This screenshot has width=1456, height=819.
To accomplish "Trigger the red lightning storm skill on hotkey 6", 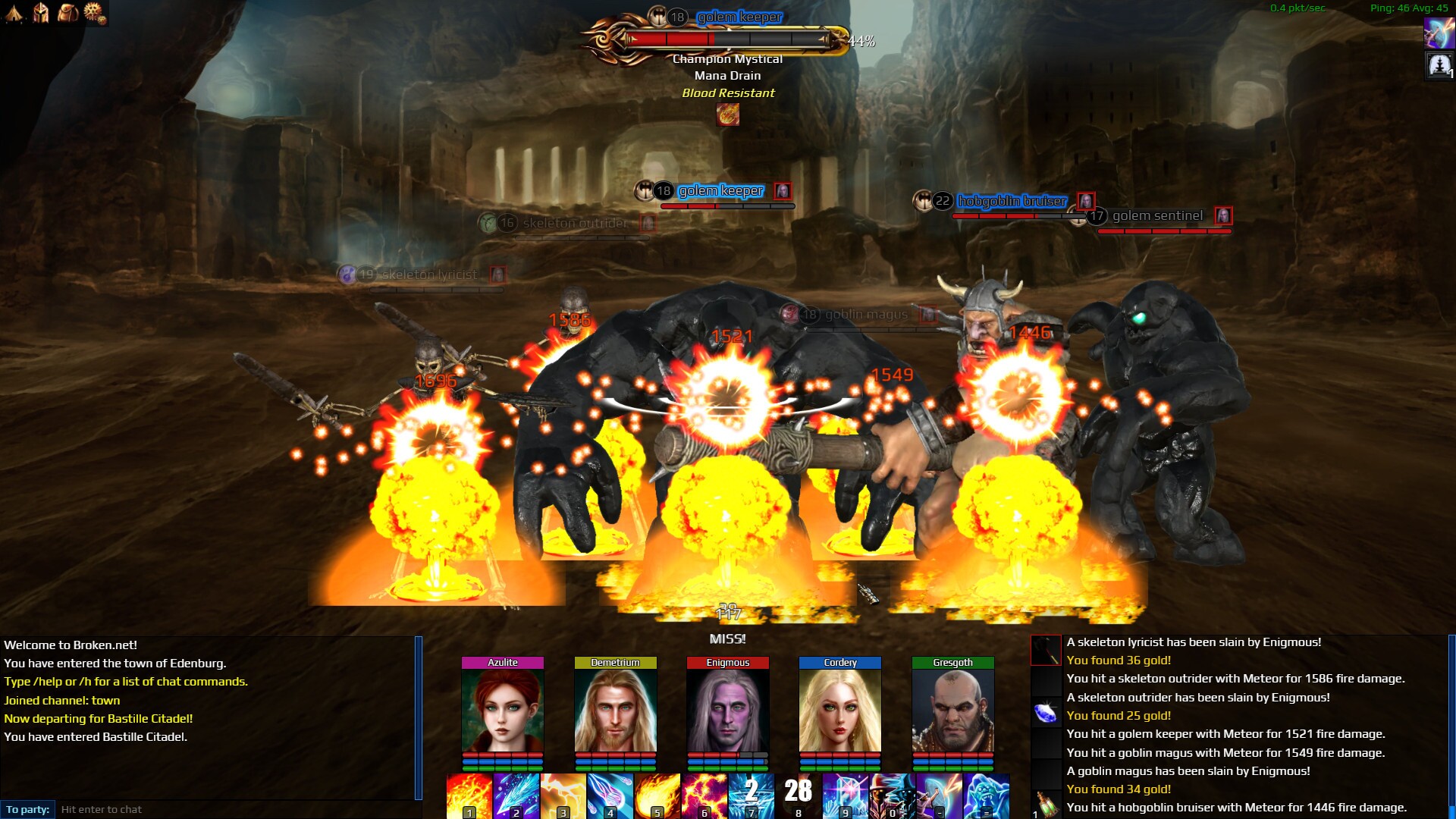I will tap(704, 795).
